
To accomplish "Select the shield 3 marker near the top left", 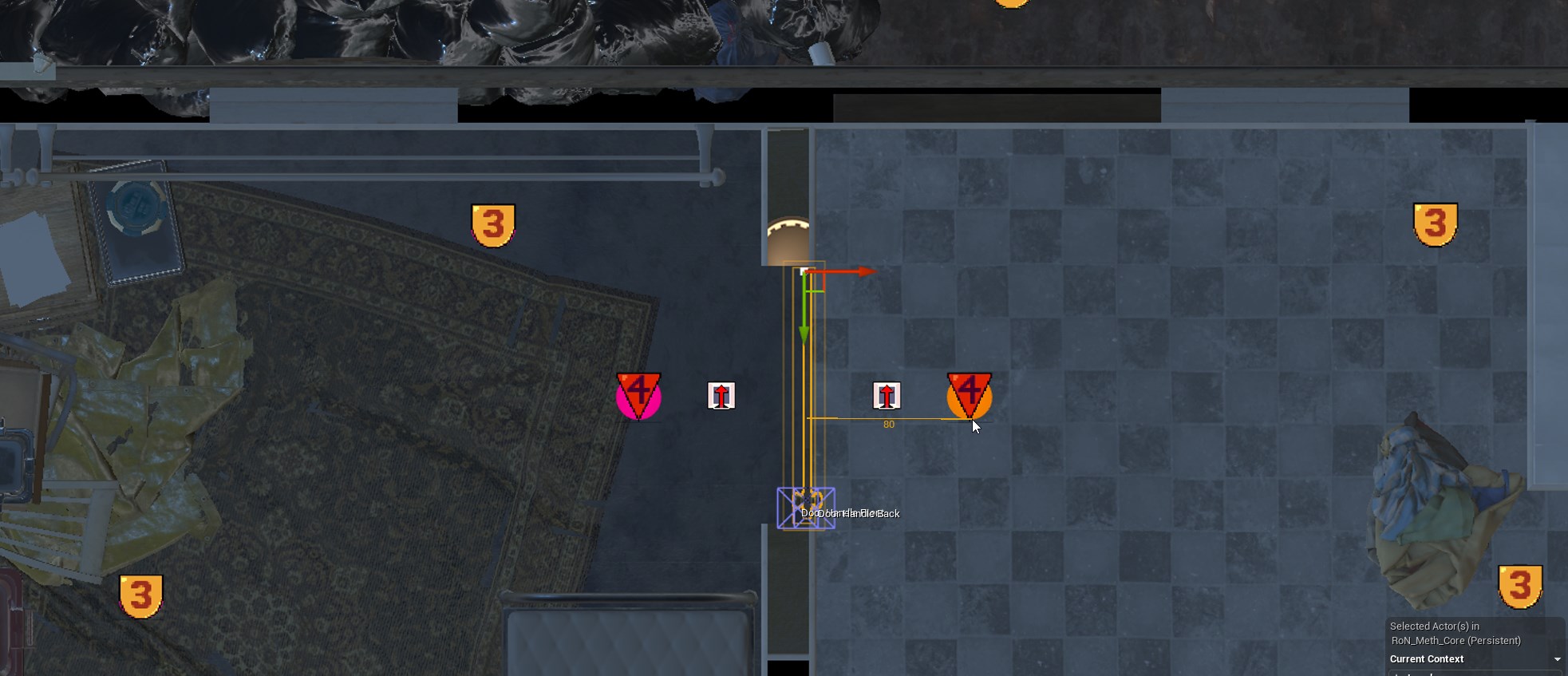I will tap(493, 226).
